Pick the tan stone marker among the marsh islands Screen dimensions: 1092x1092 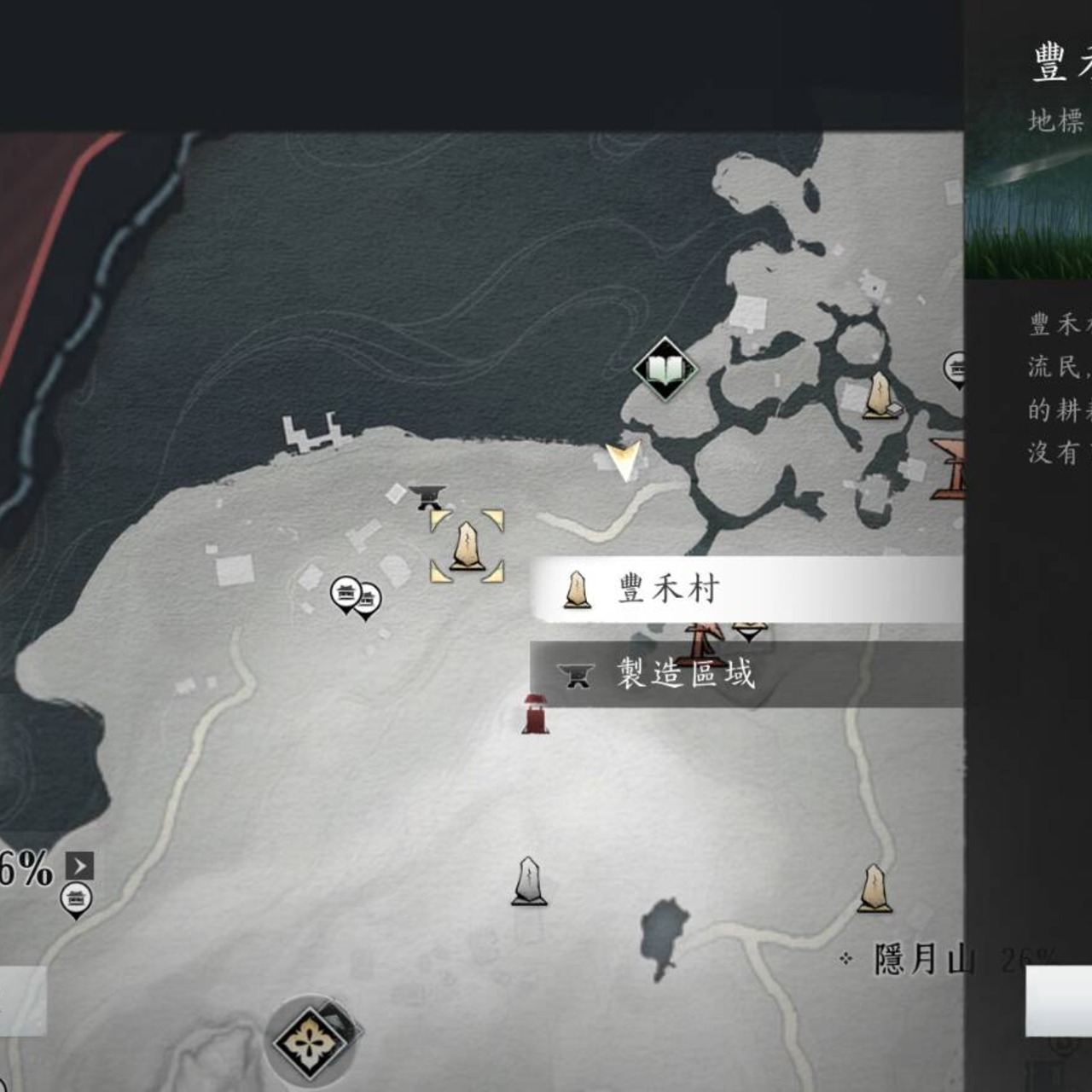(x=878, y=395)
